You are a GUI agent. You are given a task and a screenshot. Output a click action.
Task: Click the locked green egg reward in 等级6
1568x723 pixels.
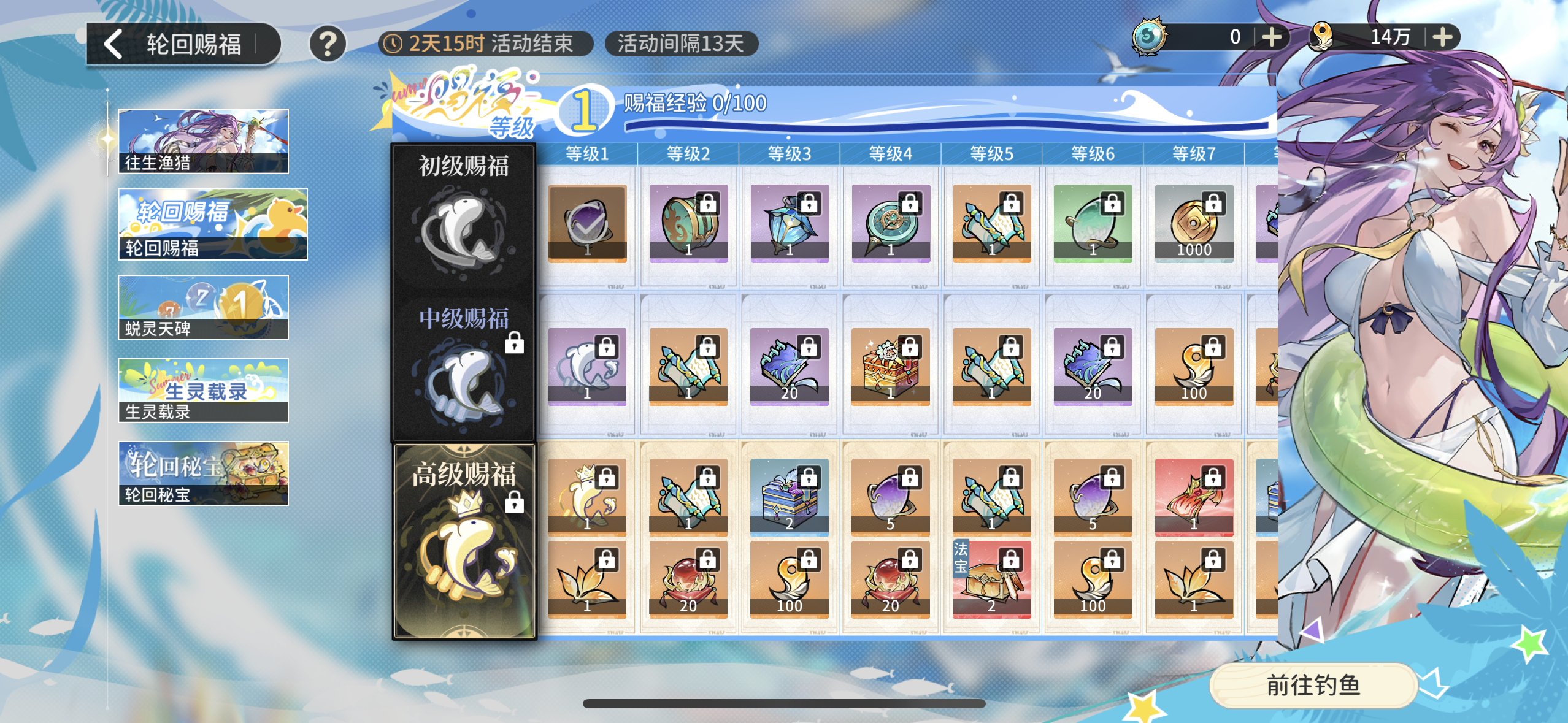[1092, 224]
